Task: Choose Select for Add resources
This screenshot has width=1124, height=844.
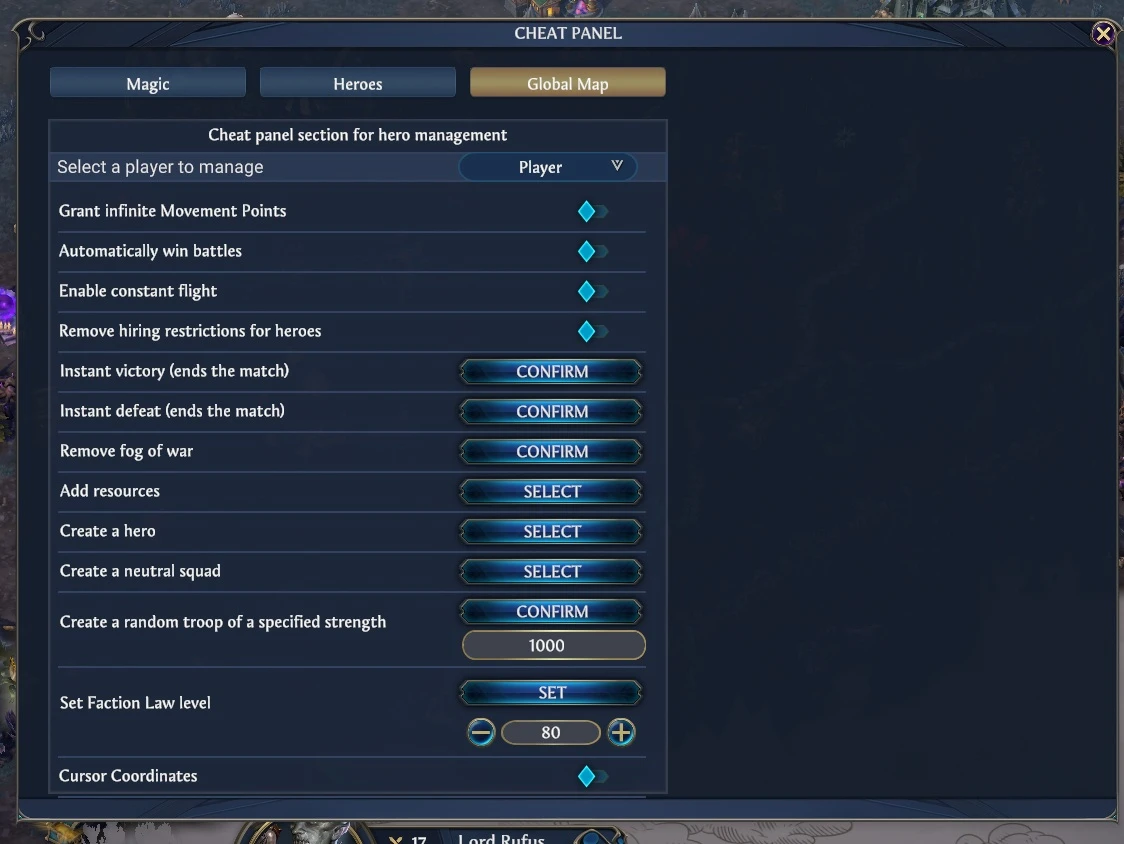Action: [551, 492]
